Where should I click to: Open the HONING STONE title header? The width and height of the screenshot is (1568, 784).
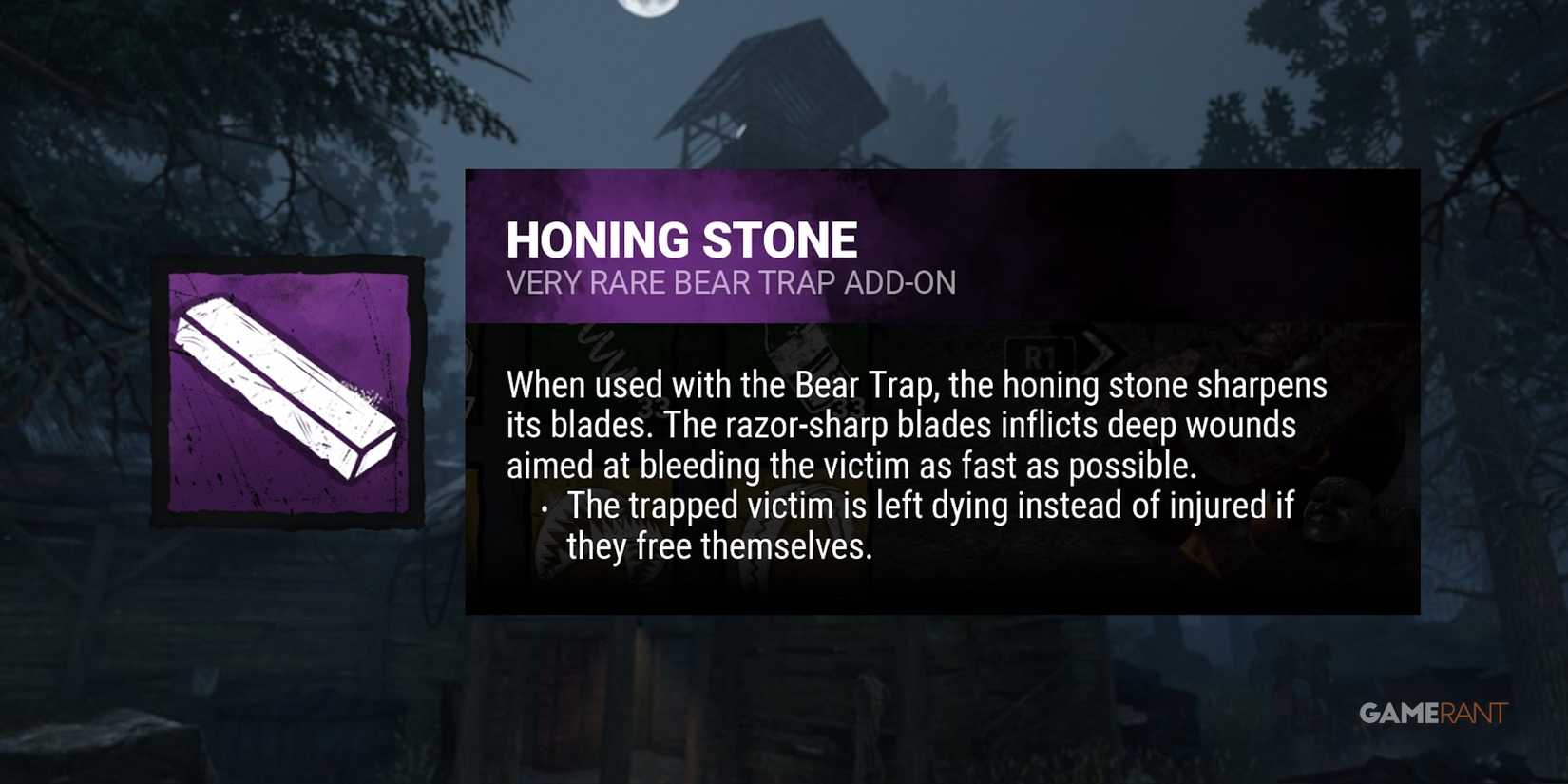(x=682, y=239)
